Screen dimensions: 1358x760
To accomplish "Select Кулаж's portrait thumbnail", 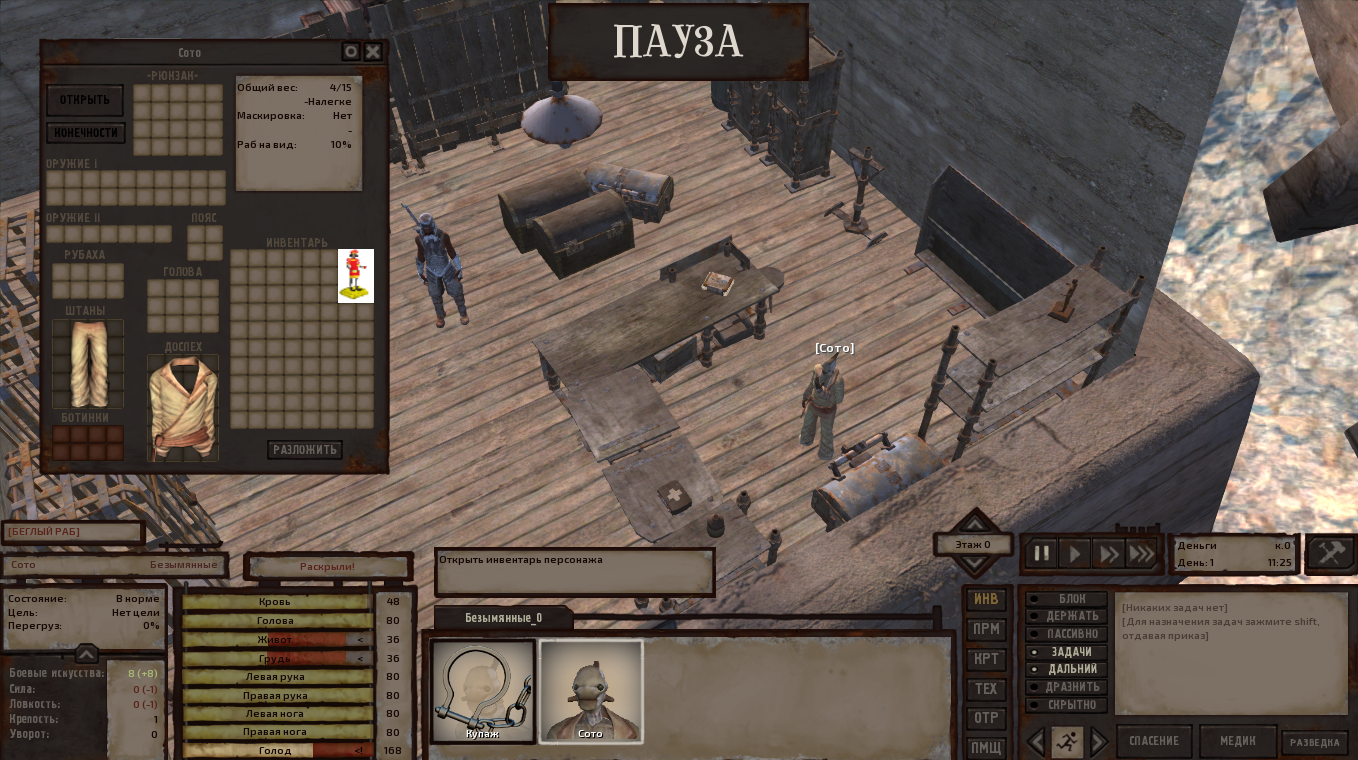I will coord(483,690).
